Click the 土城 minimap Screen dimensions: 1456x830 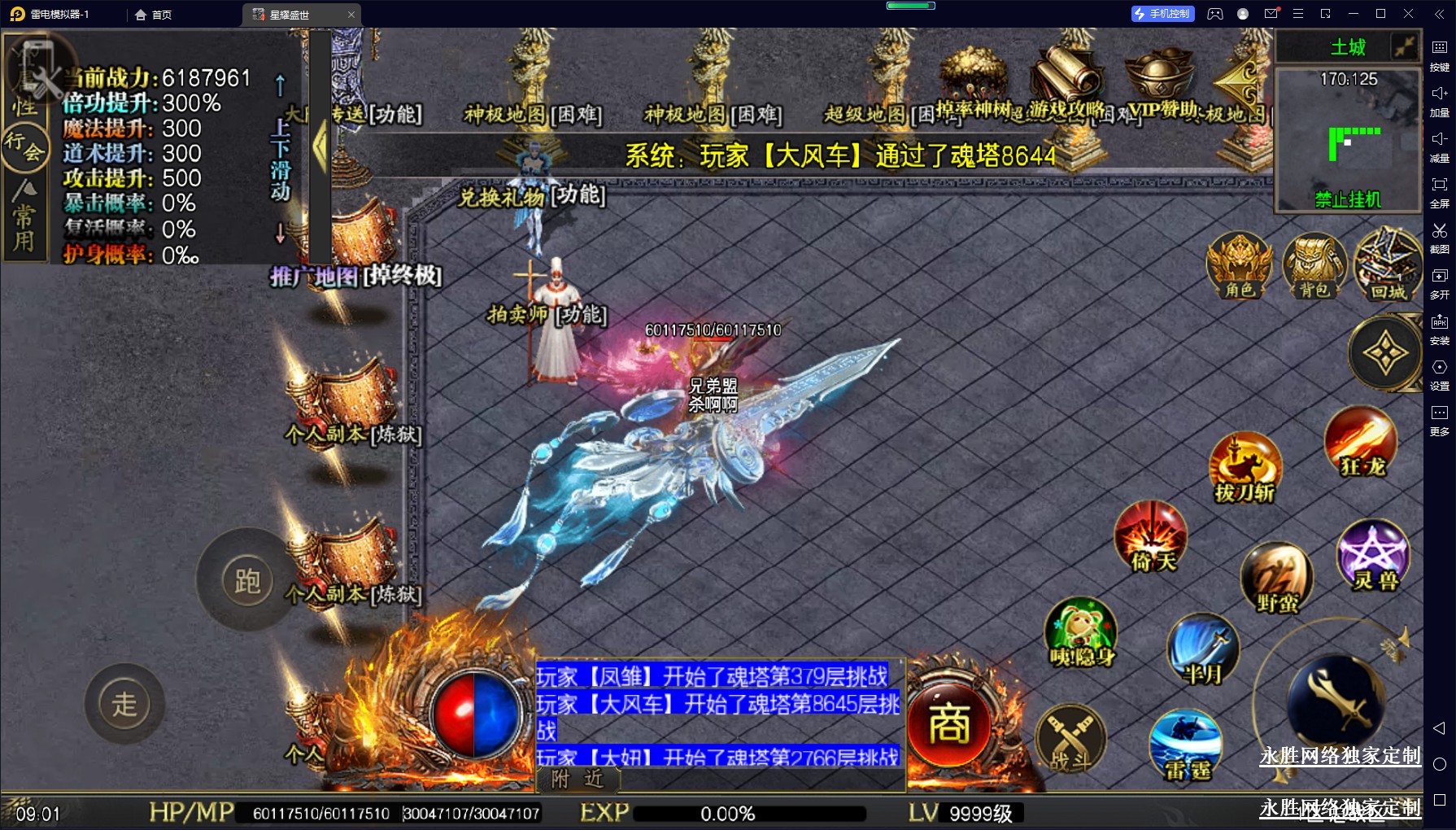point(1349,139)
